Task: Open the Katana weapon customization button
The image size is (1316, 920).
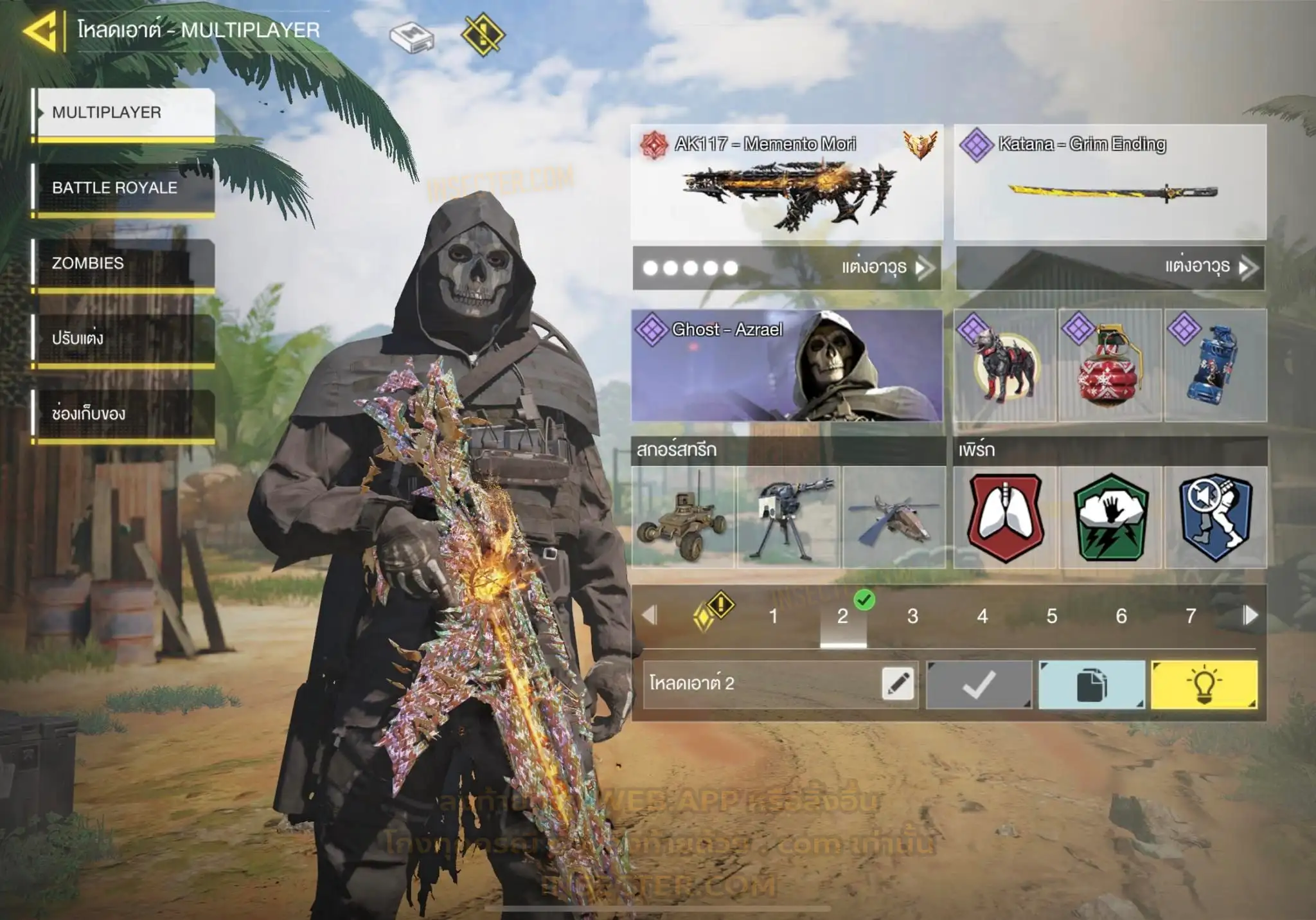Action: point(1110,267)
